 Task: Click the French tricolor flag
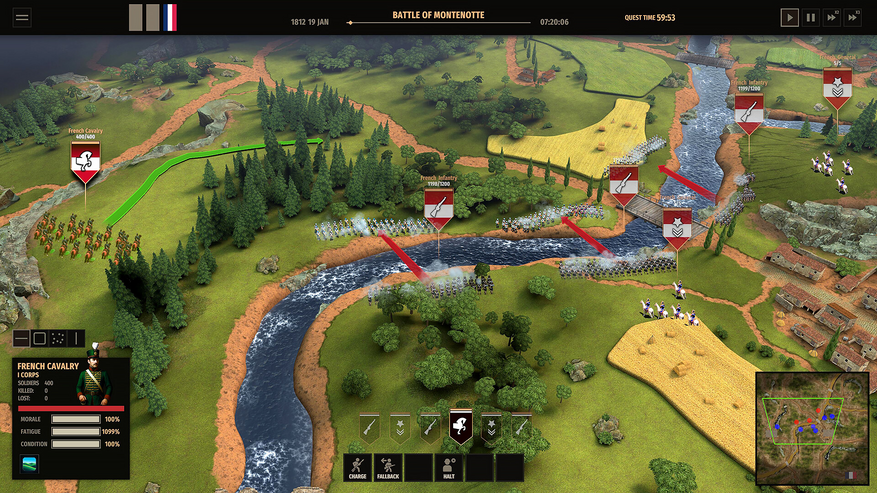point(170,17)
